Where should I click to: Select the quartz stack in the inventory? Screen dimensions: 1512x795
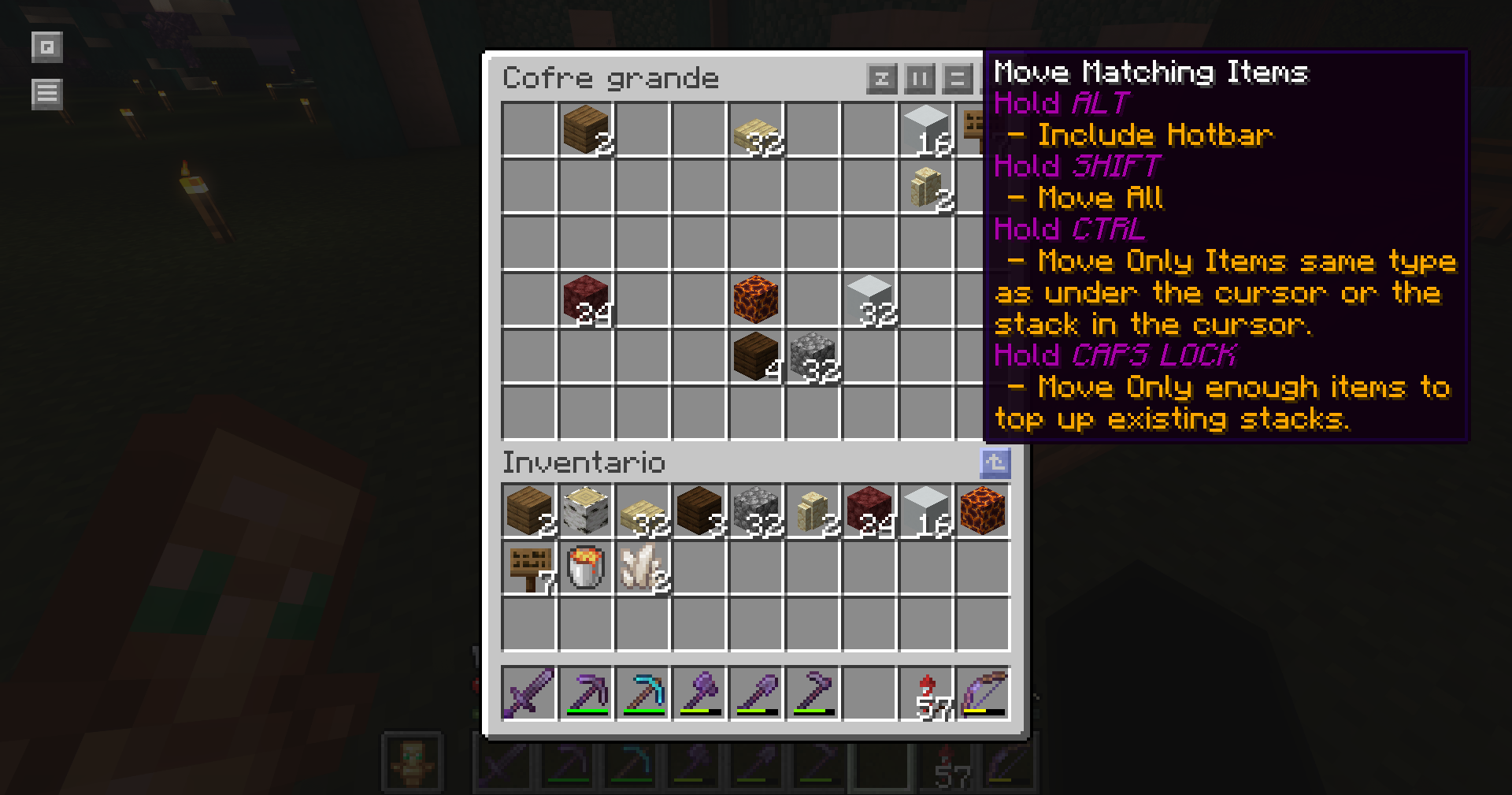(643, 568)
